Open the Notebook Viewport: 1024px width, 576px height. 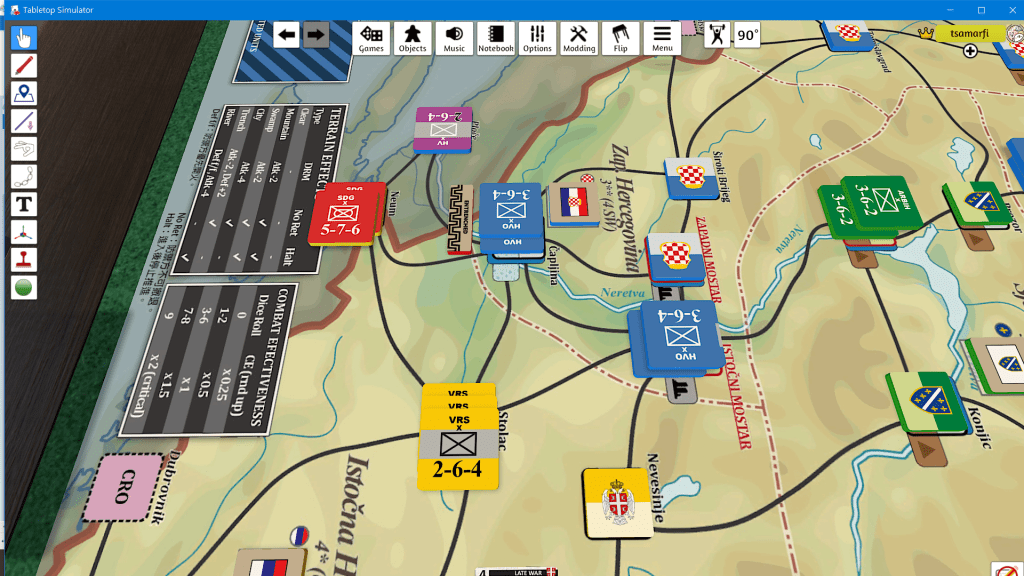click(x=495, y=38)
